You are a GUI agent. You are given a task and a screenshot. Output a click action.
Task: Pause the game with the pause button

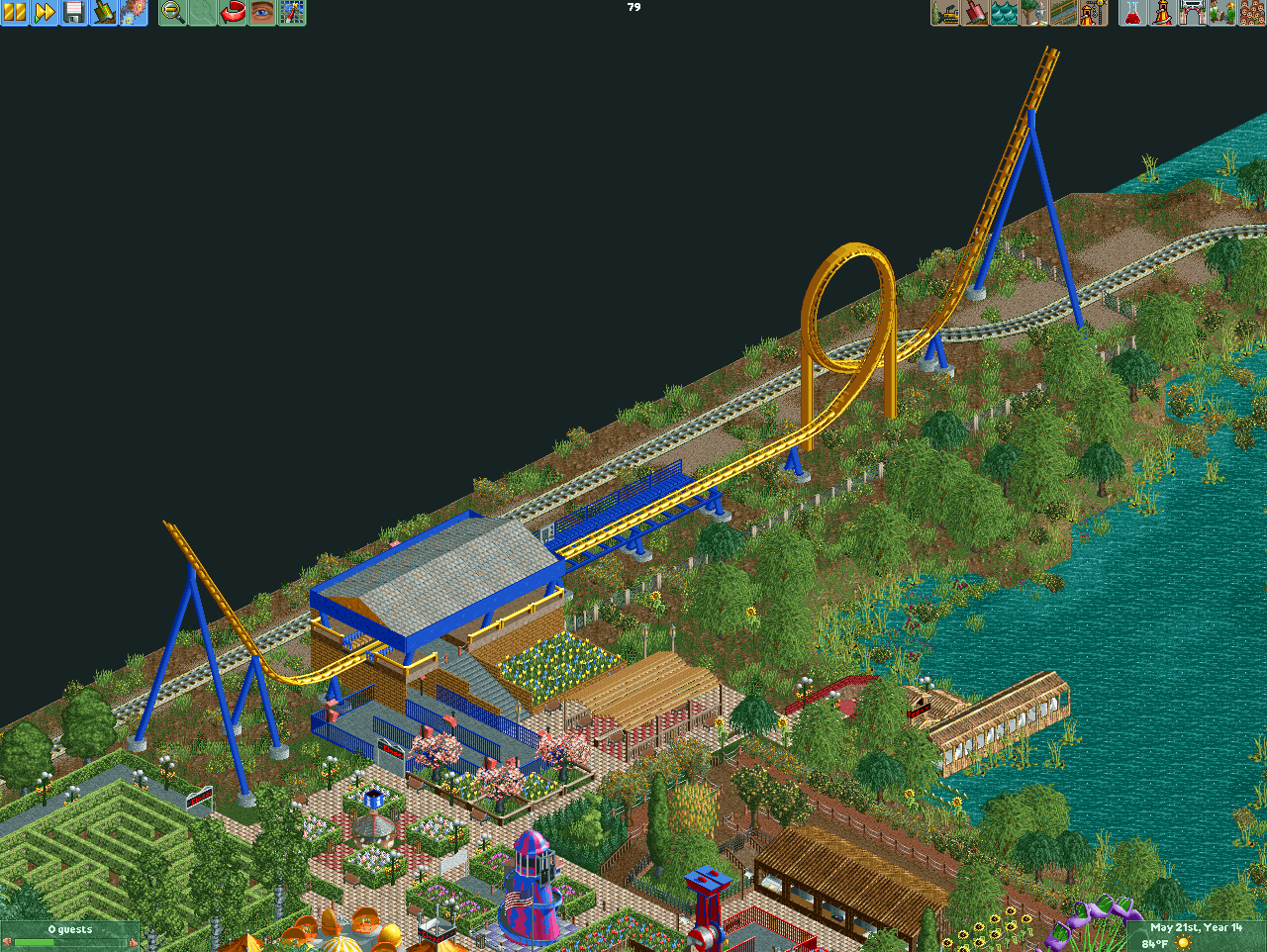[15, 13]
